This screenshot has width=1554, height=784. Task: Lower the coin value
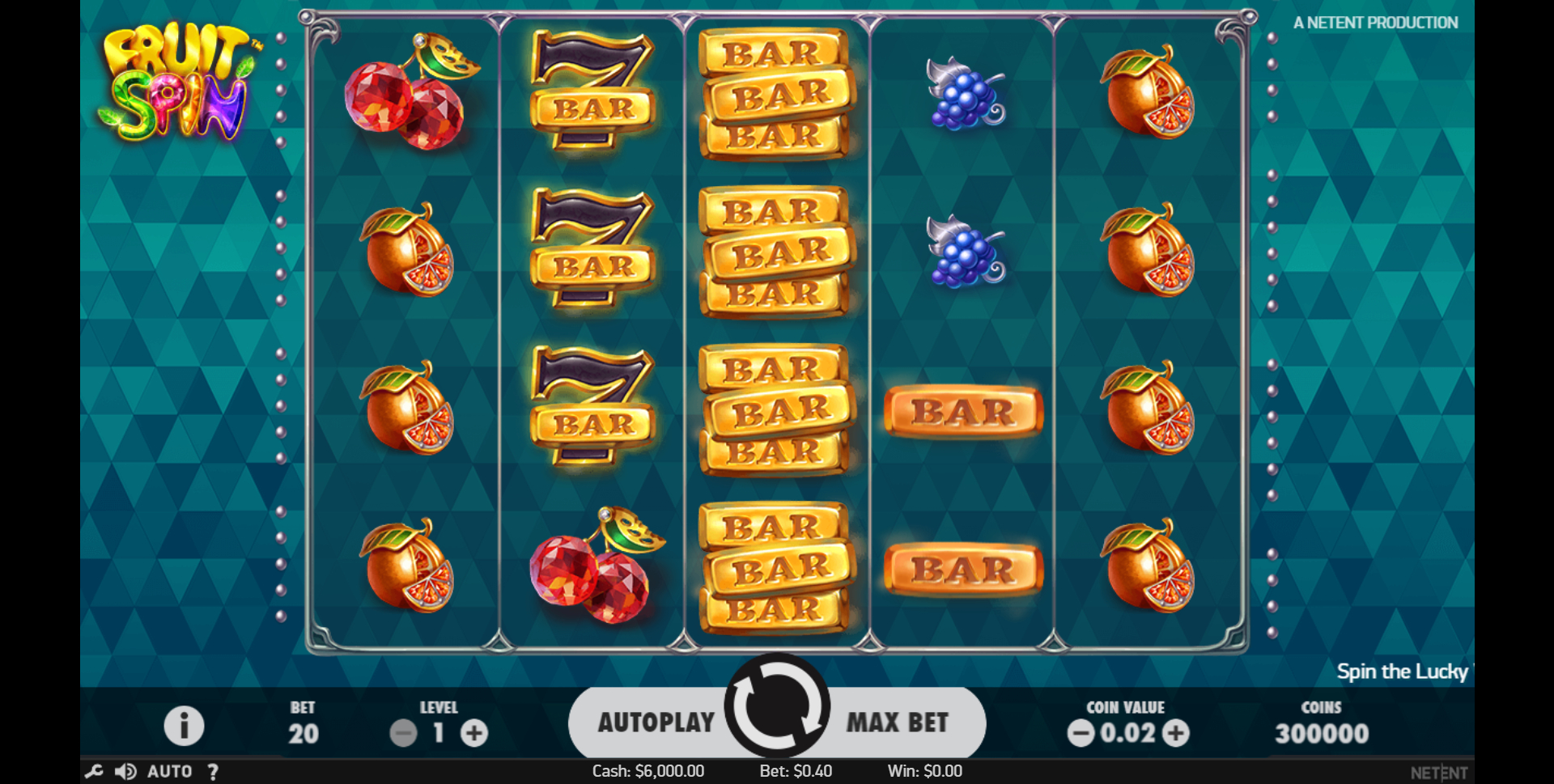click(1081, 734)
